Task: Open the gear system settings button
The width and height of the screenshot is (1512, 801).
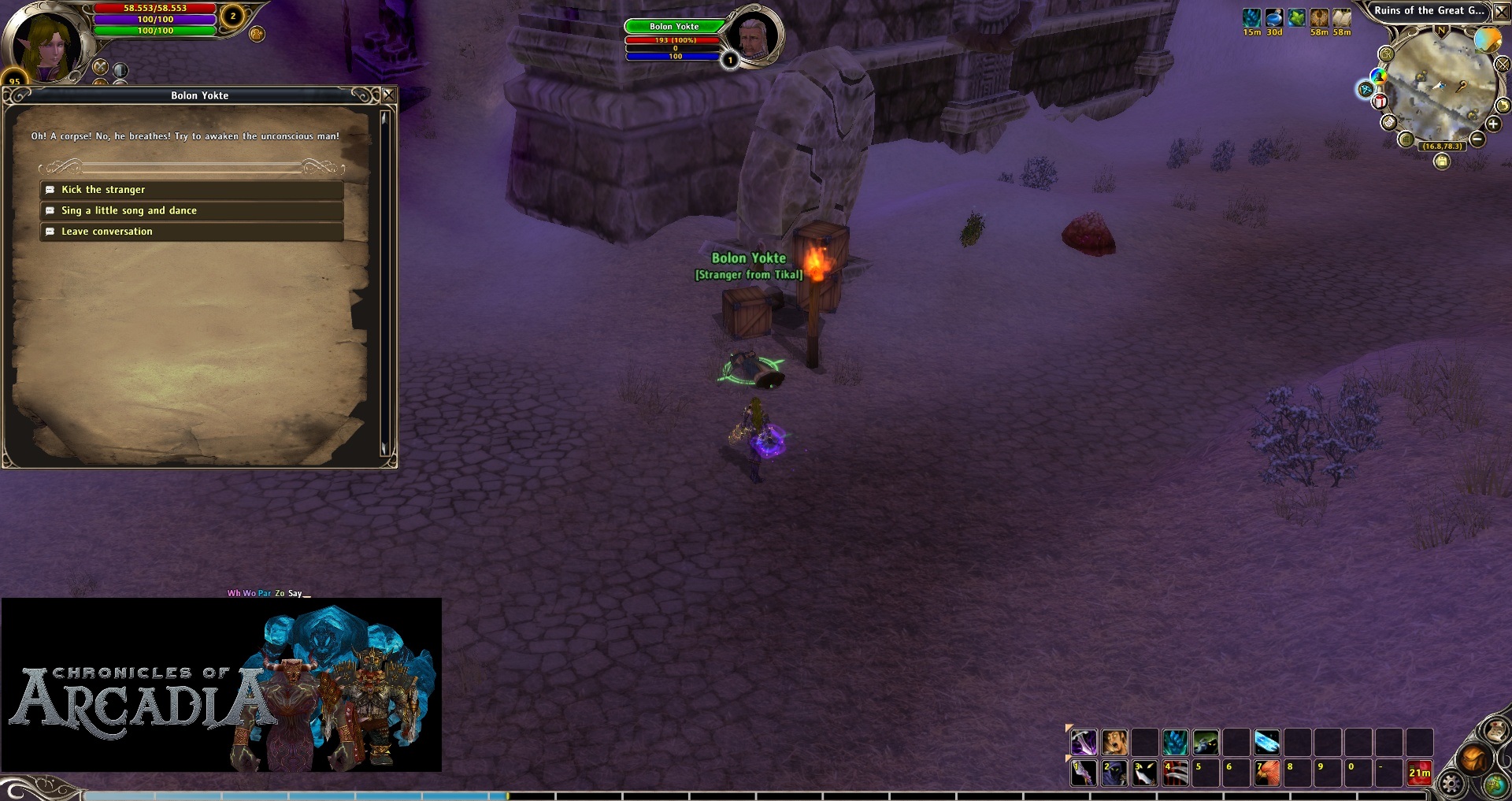Action: pos(1451,784)
